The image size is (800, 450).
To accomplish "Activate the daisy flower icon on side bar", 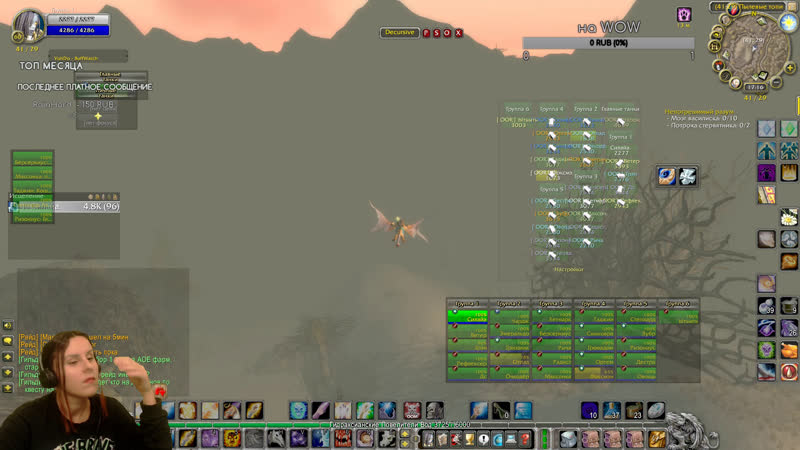I will pos(789,216).
